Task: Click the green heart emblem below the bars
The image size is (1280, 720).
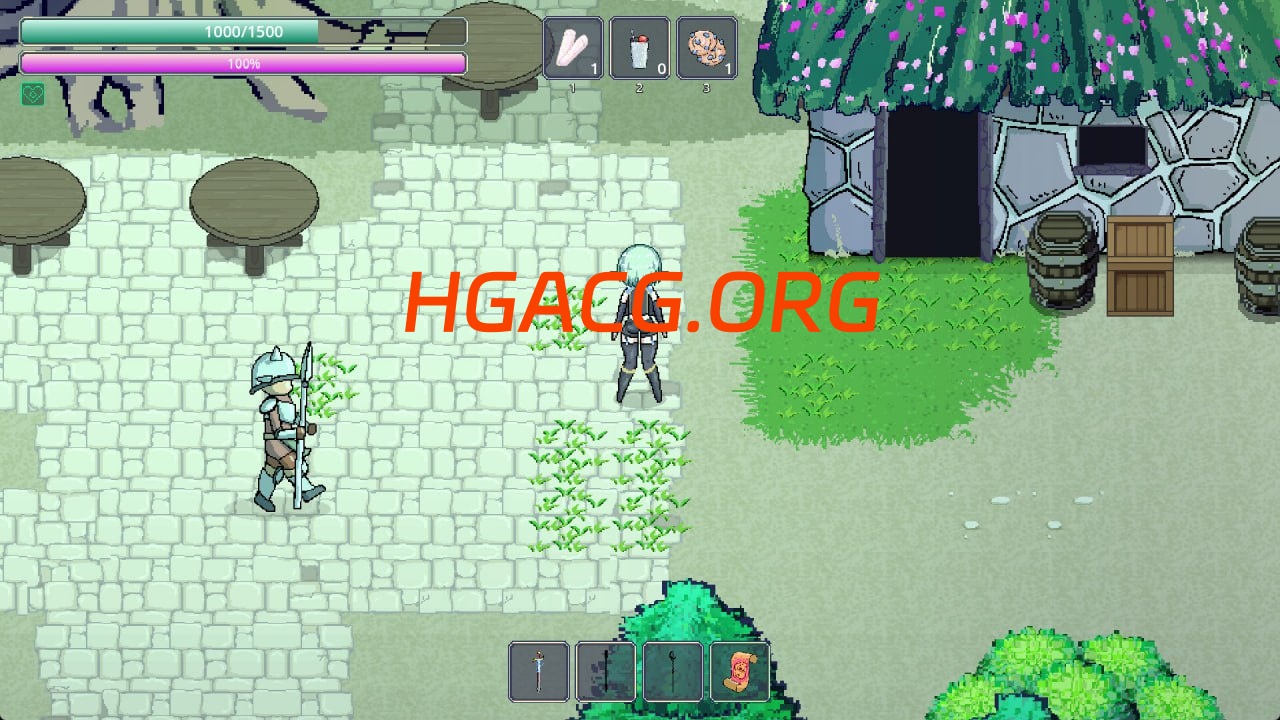Action: pyautogui.click(x=33, y=93)
